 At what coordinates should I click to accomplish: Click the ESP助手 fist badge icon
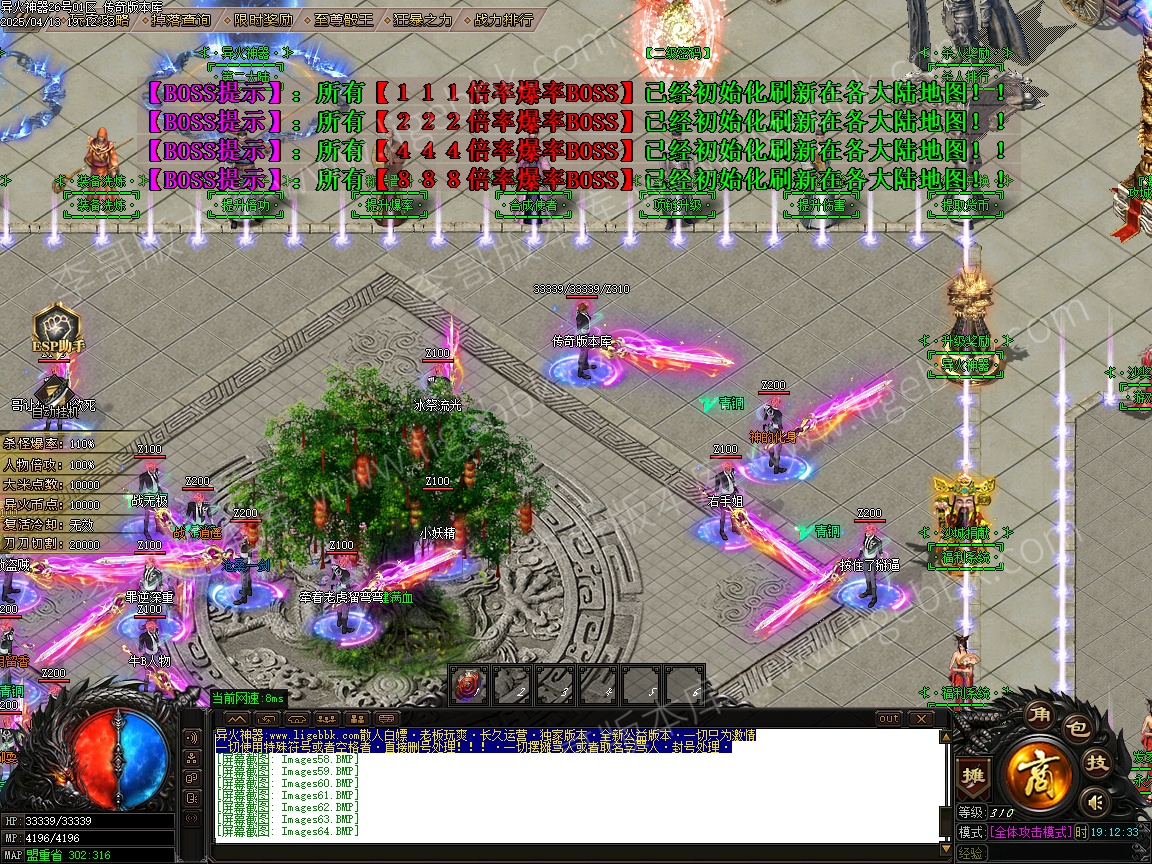coord(56,327)
